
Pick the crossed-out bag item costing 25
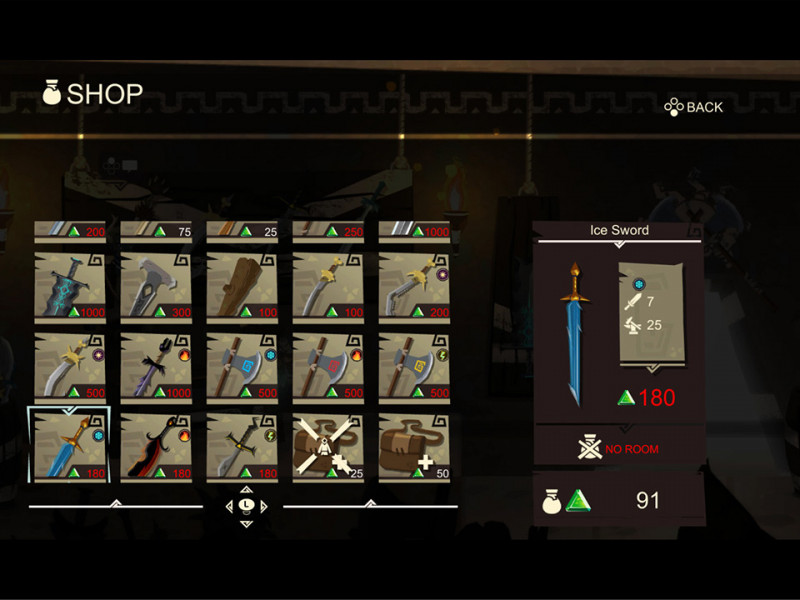click(x=328, y=447)
